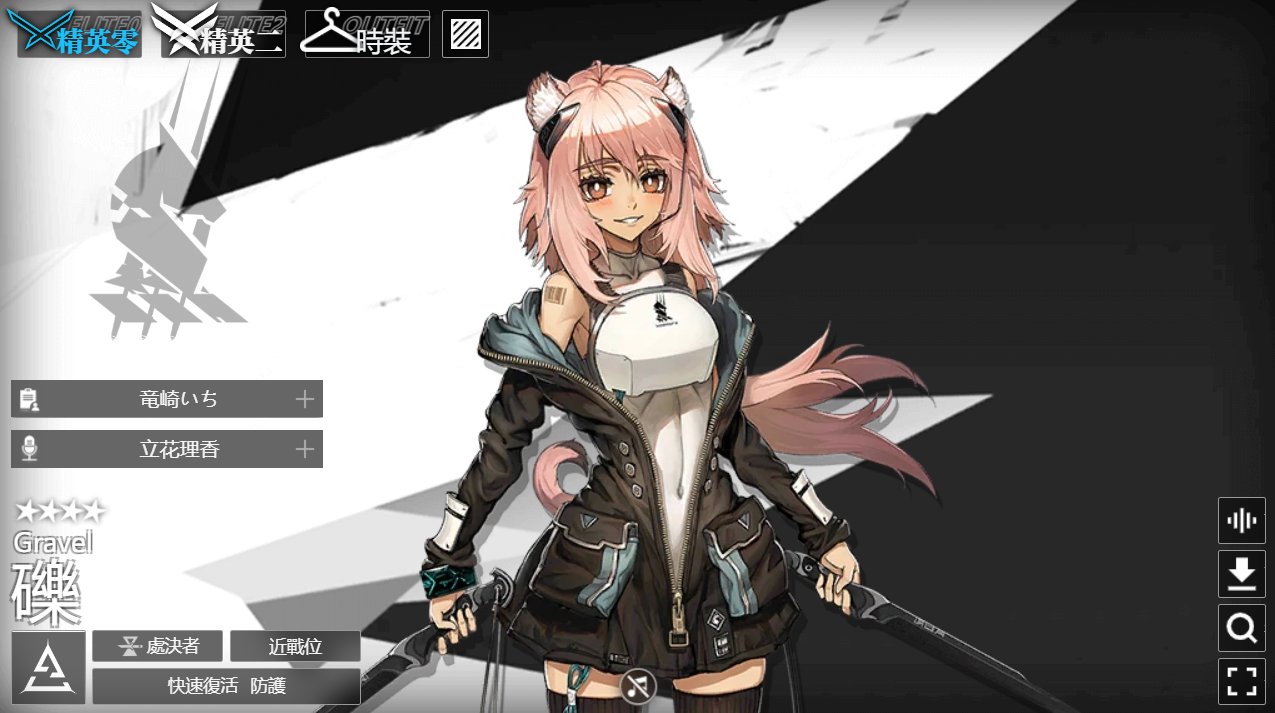The width and height of the screenshot is (1275, 713).
Task: Open the 時装 outfit tab
Action: point(367,35)
